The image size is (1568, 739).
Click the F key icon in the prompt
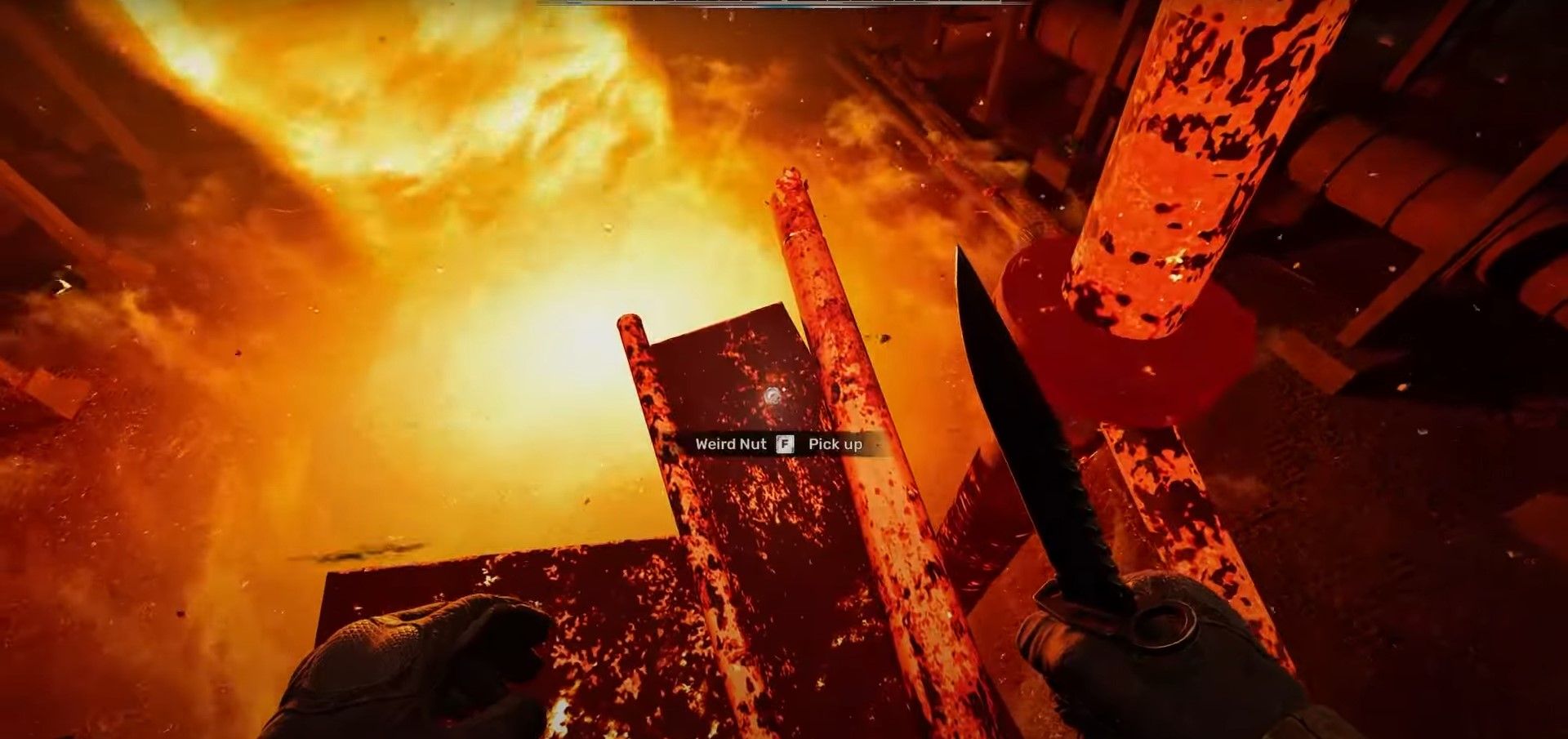(785, 445)
